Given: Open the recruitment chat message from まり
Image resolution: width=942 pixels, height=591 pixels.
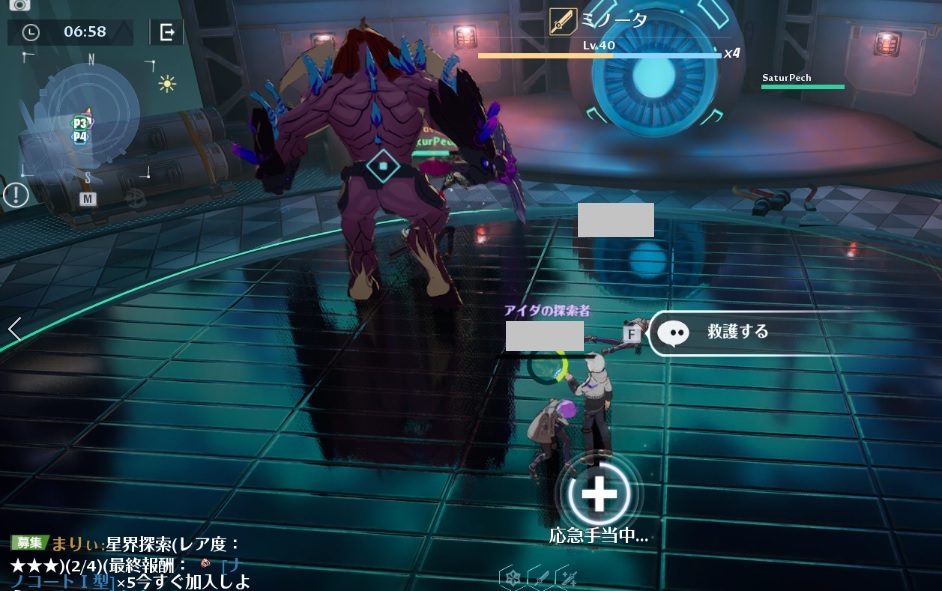Looking at the screenshot, I should [x=130, y=562].
